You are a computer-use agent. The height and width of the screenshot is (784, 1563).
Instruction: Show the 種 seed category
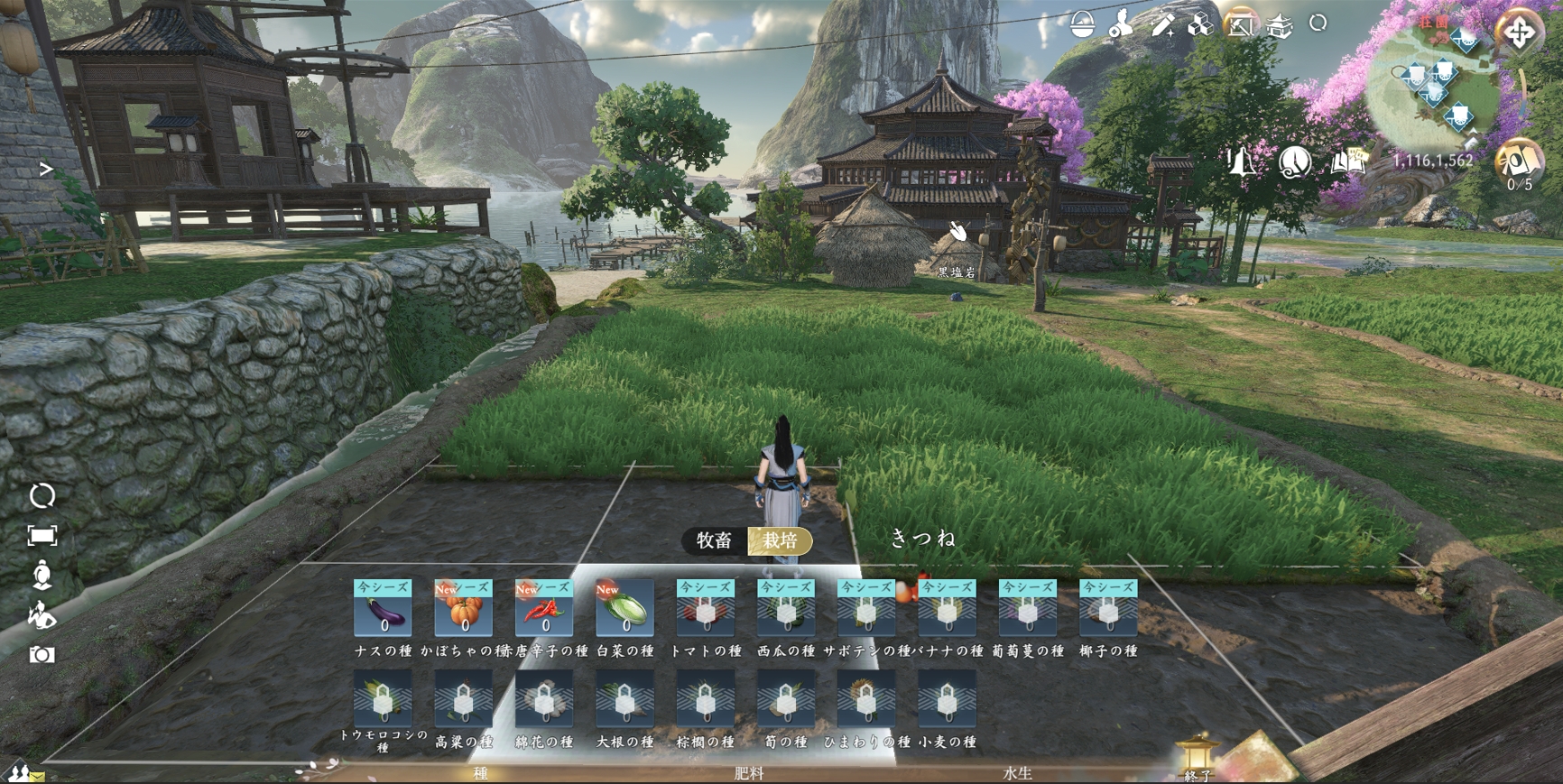[480, 773]
